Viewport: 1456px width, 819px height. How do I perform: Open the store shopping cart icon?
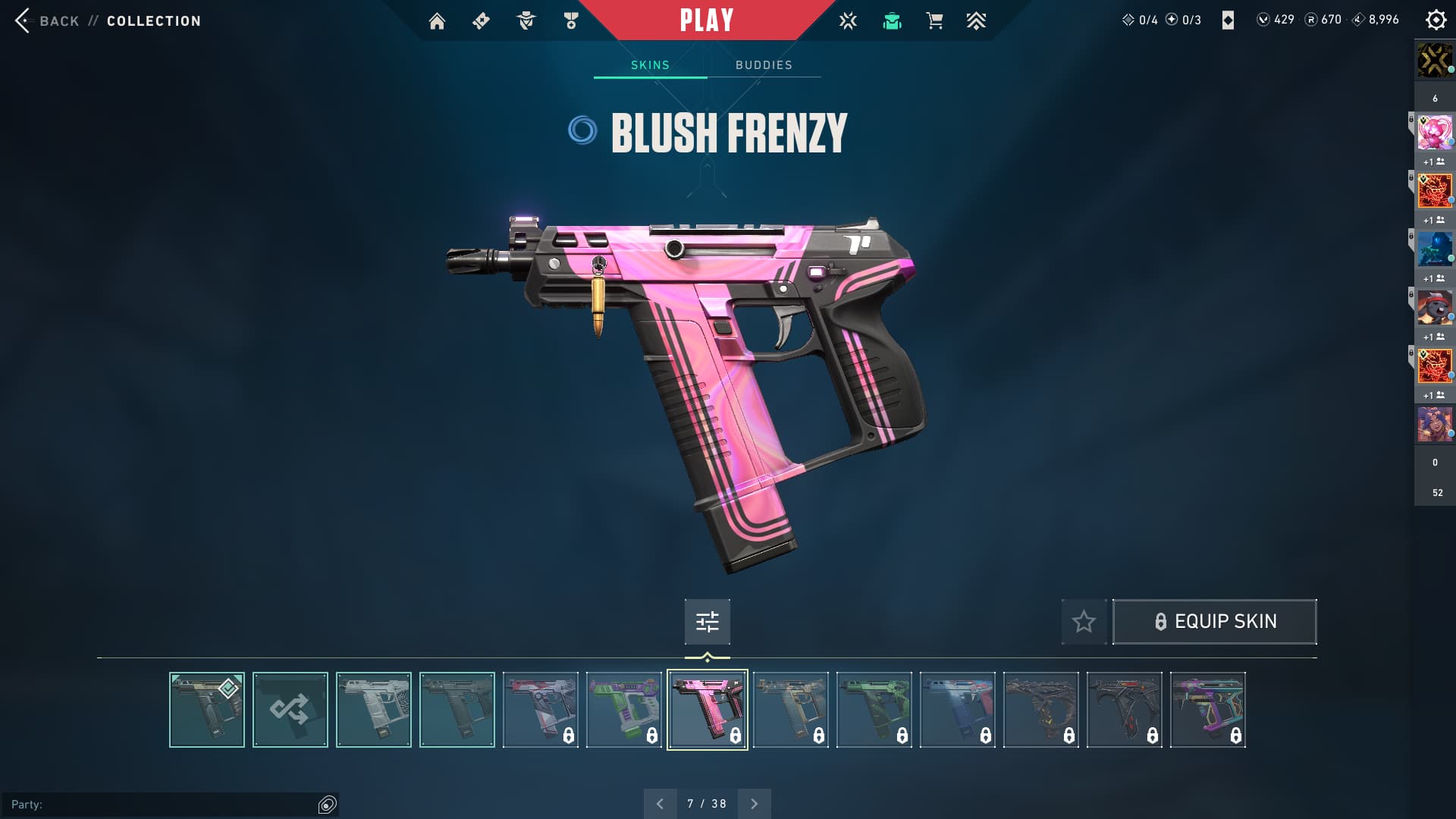934,21
